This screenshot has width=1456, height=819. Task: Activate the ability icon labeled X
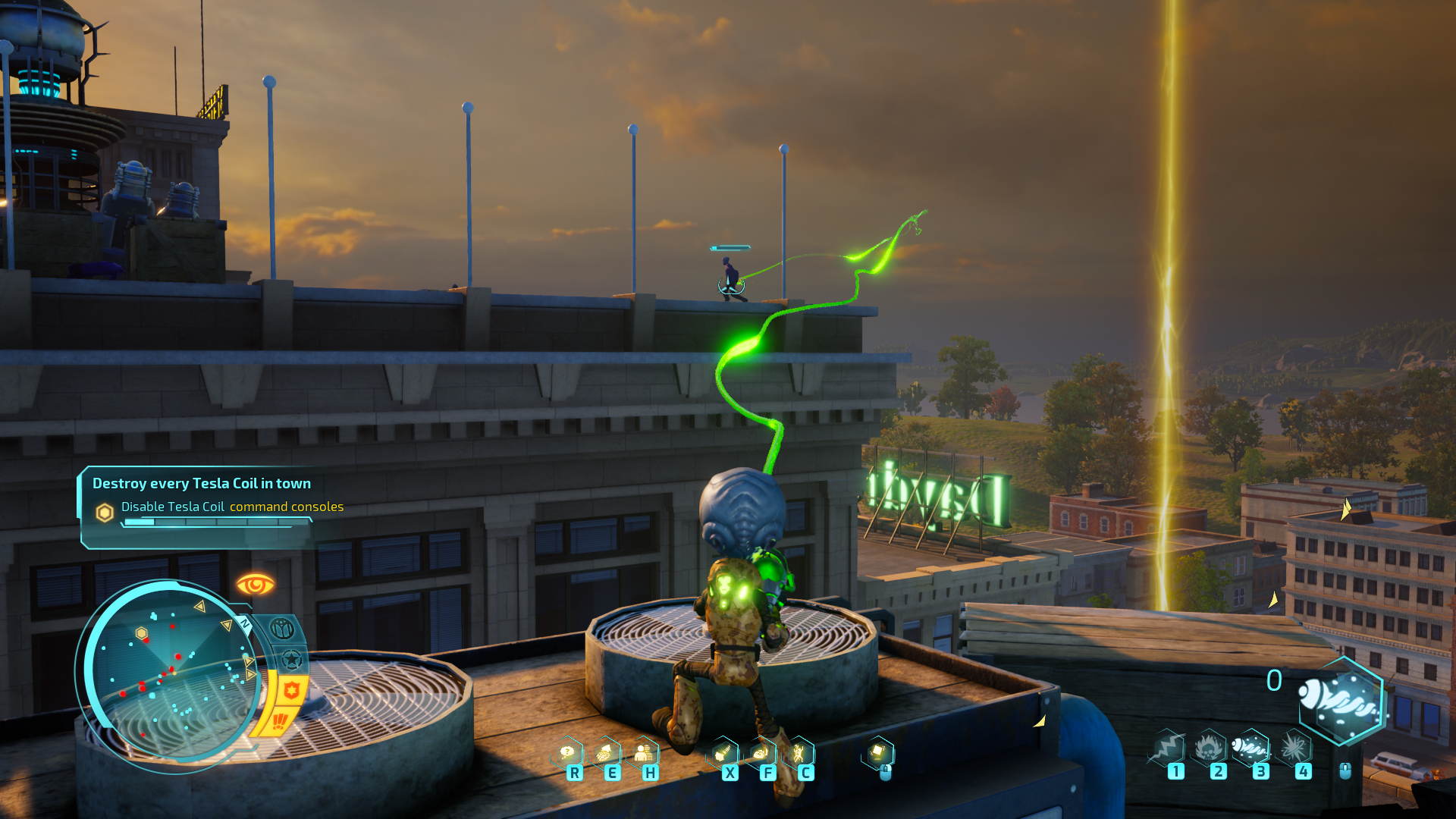point(723,753)
